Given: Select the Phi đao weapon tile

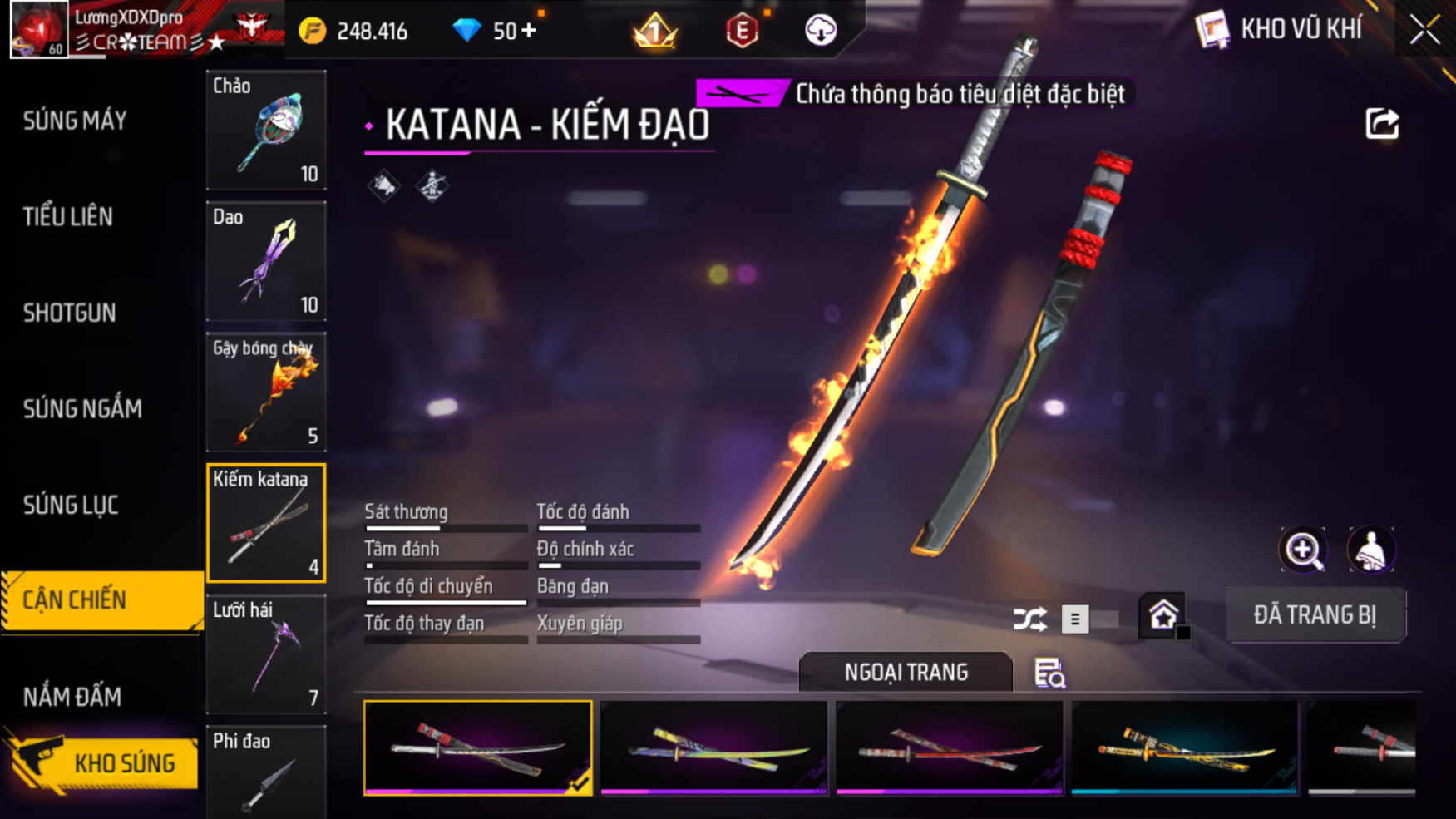Looking at the screenshot, I should click(x=266, y=772).
